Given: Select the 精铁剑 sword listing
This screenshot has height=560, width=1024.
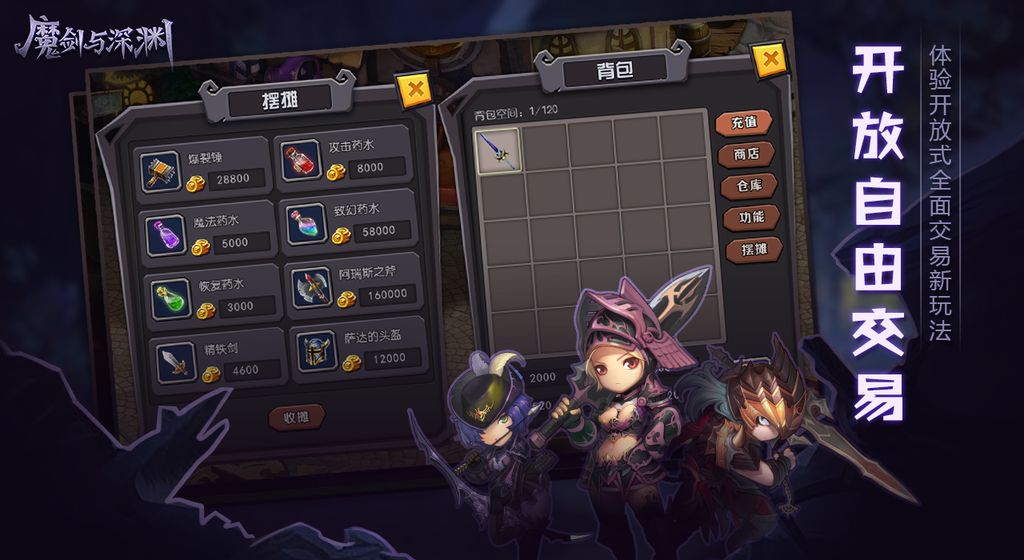Looking at the screenshot, I should coord(211,359).
